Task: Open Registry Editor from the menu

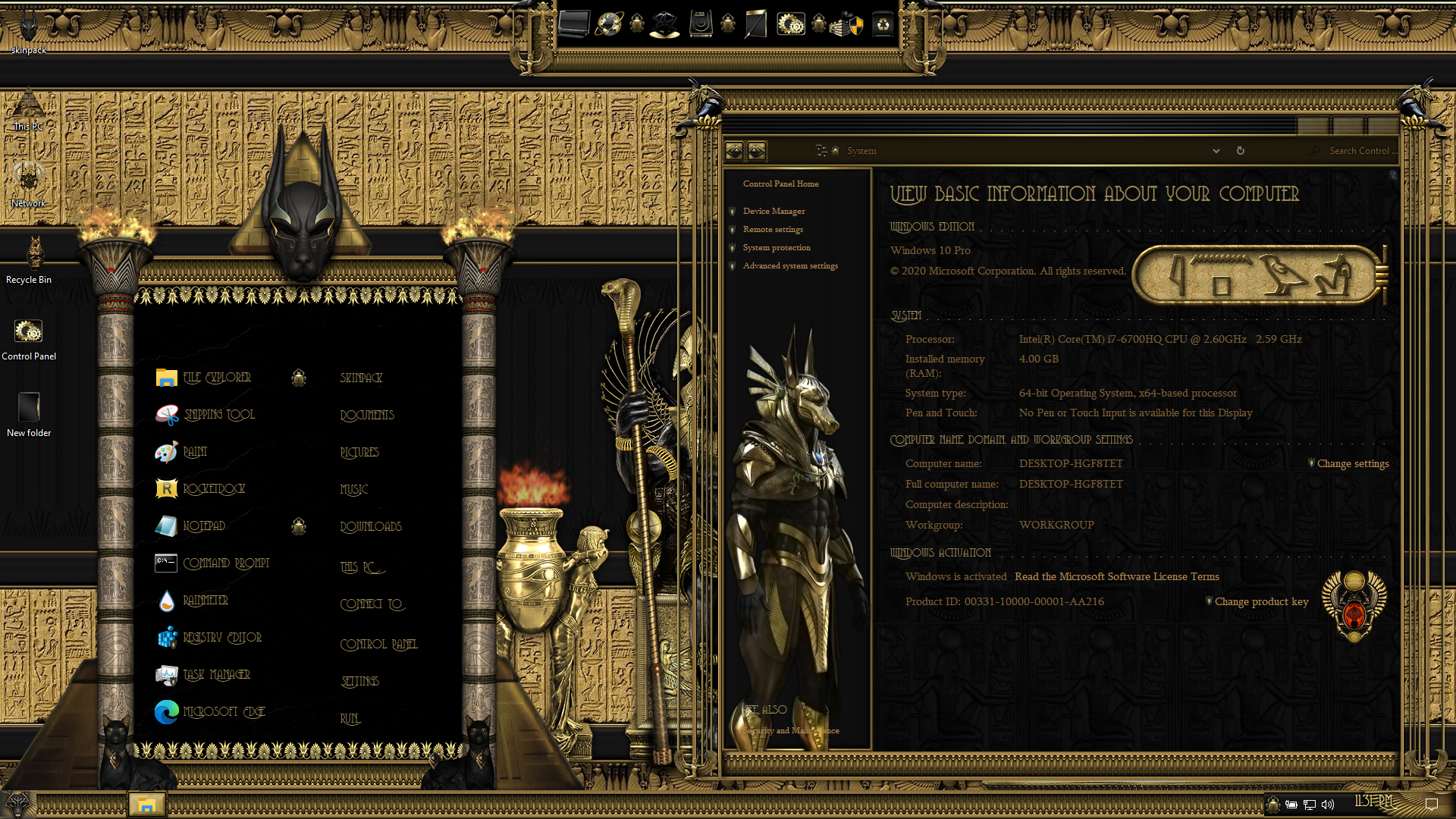Action: click(221, 638)
